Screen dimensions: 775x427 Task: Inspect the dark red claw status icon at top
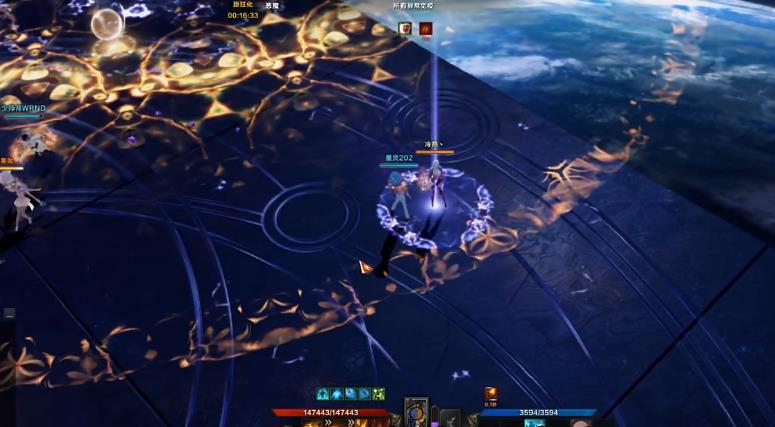click(x=425, y=29)
